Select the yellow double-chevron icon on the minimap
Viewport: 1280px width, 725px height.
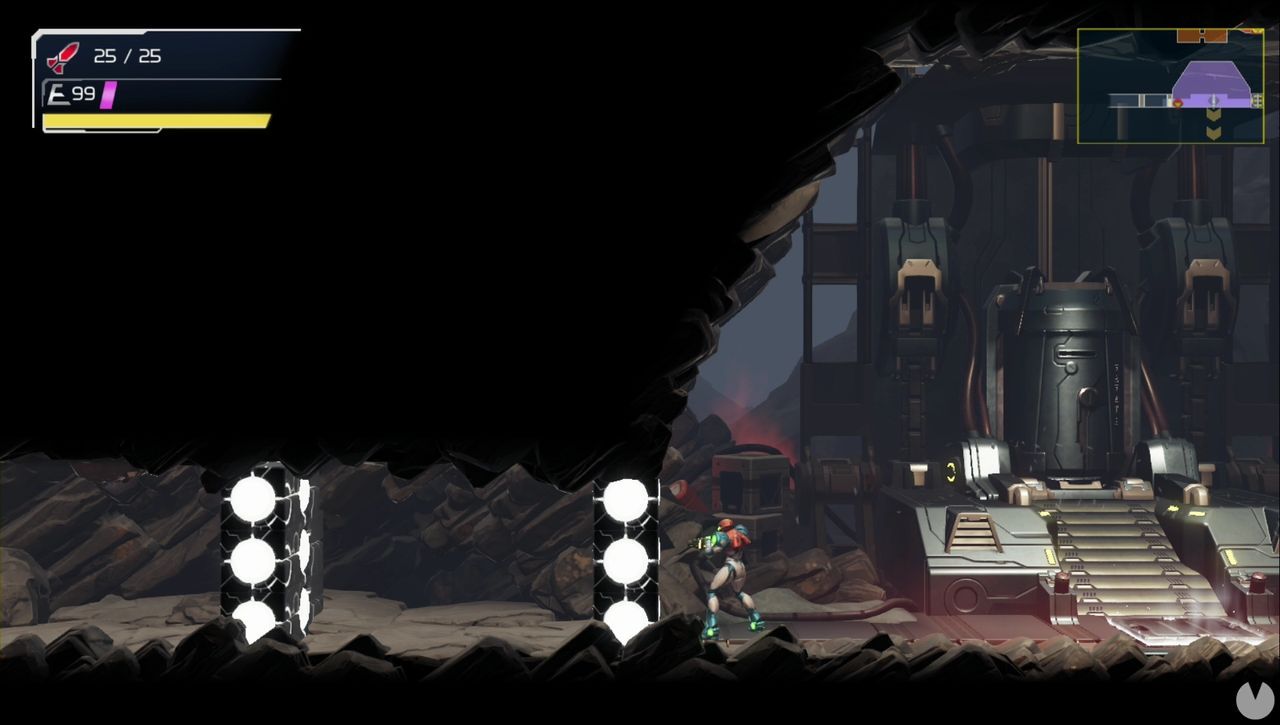[x=1213, y=120]
